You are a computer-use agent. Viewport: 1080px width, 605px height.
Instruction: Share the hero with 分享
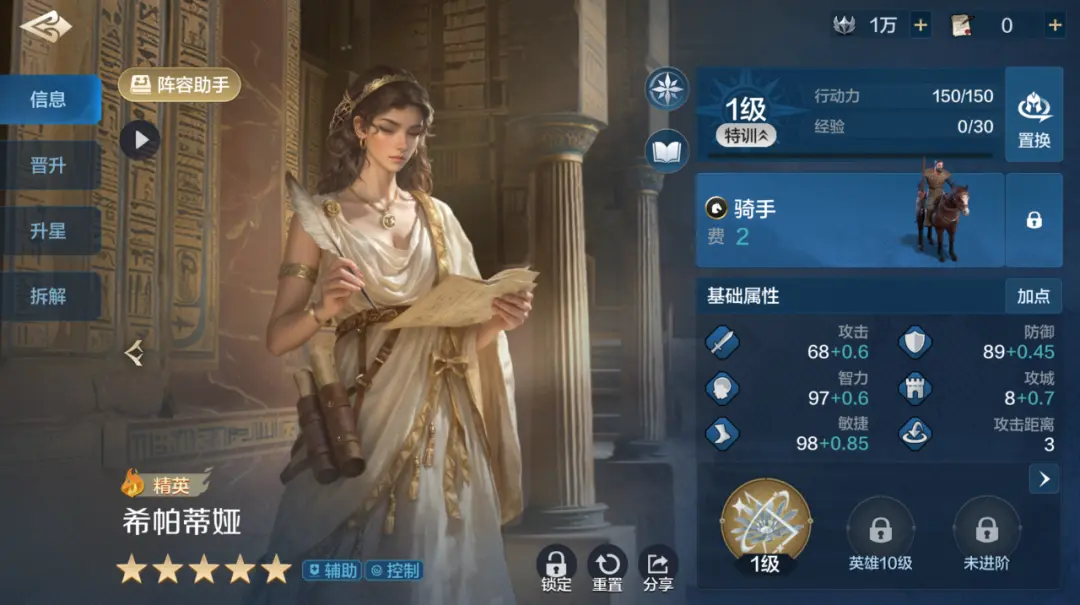658,568
